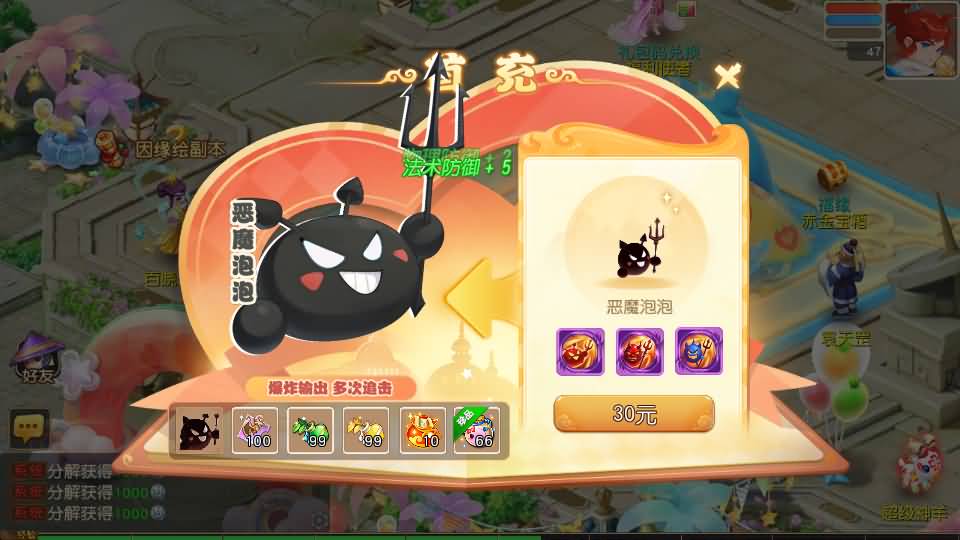This screenshot has width=960, height=540.
Task: Pick the orange pouch reward with 10
Action: [x=422, y=431]
